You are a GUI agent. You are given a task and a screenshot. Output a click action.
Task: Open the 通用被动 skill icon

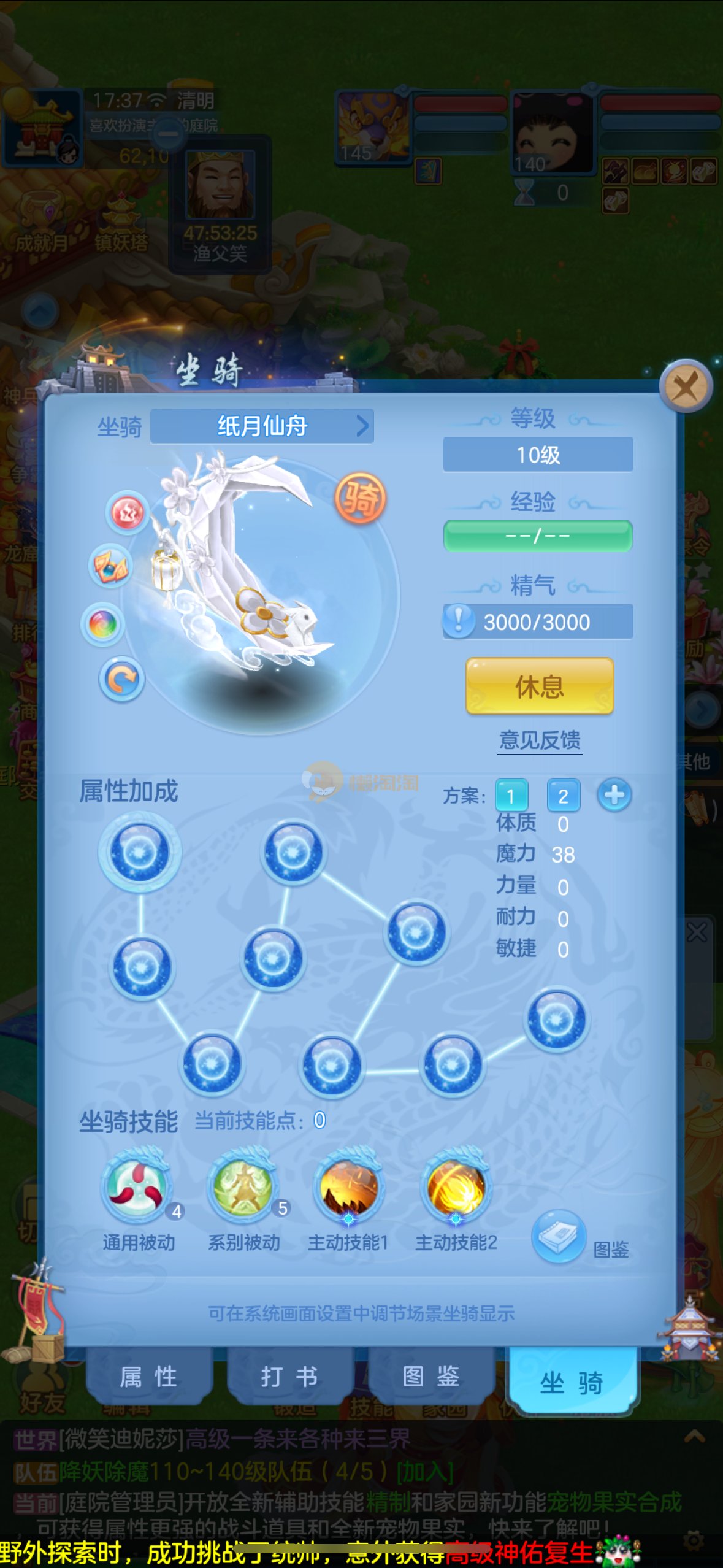[137, 1186]
